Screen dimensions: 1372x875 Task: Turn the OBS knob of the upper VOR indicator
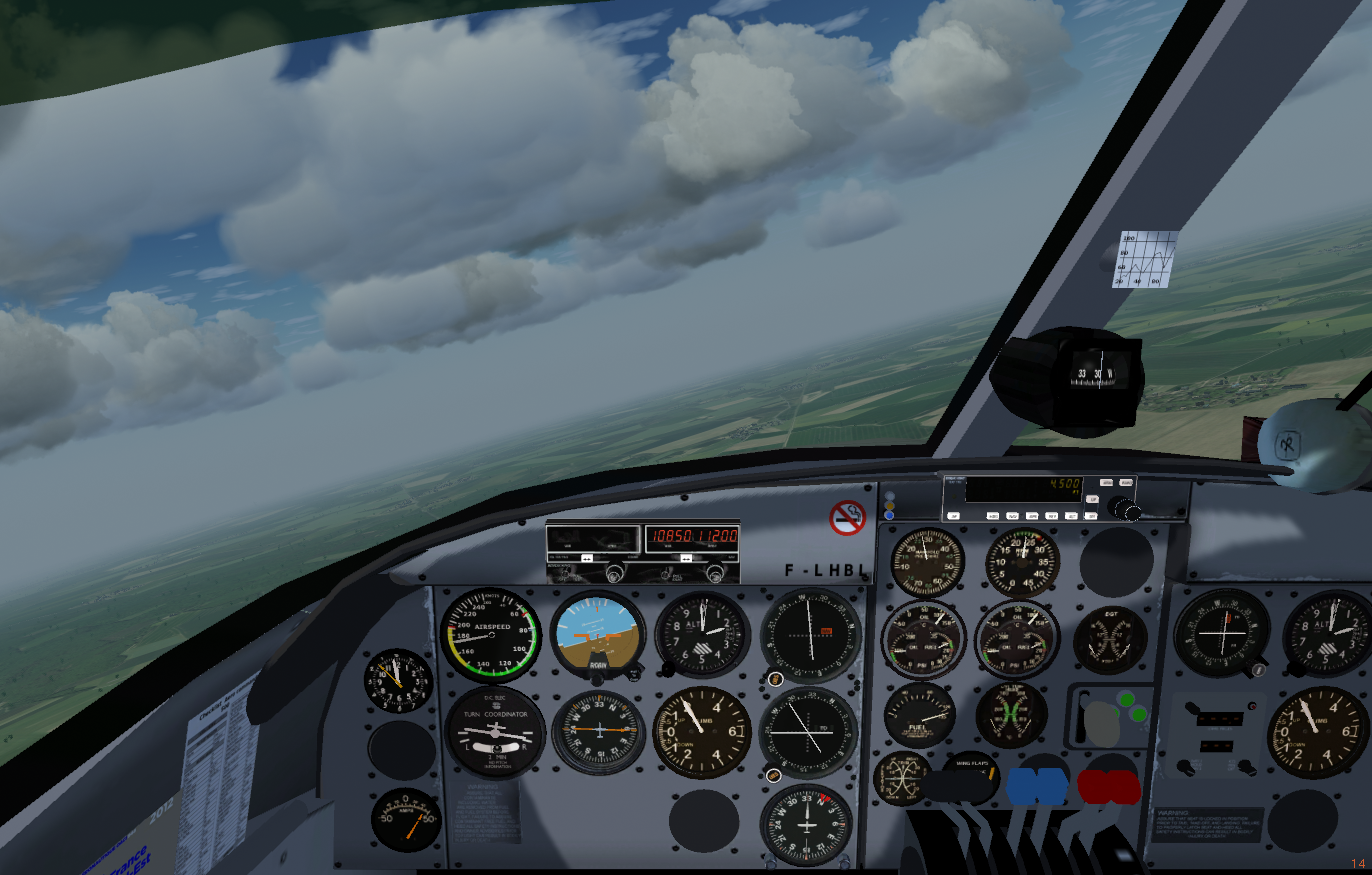(x=775, y=679)
